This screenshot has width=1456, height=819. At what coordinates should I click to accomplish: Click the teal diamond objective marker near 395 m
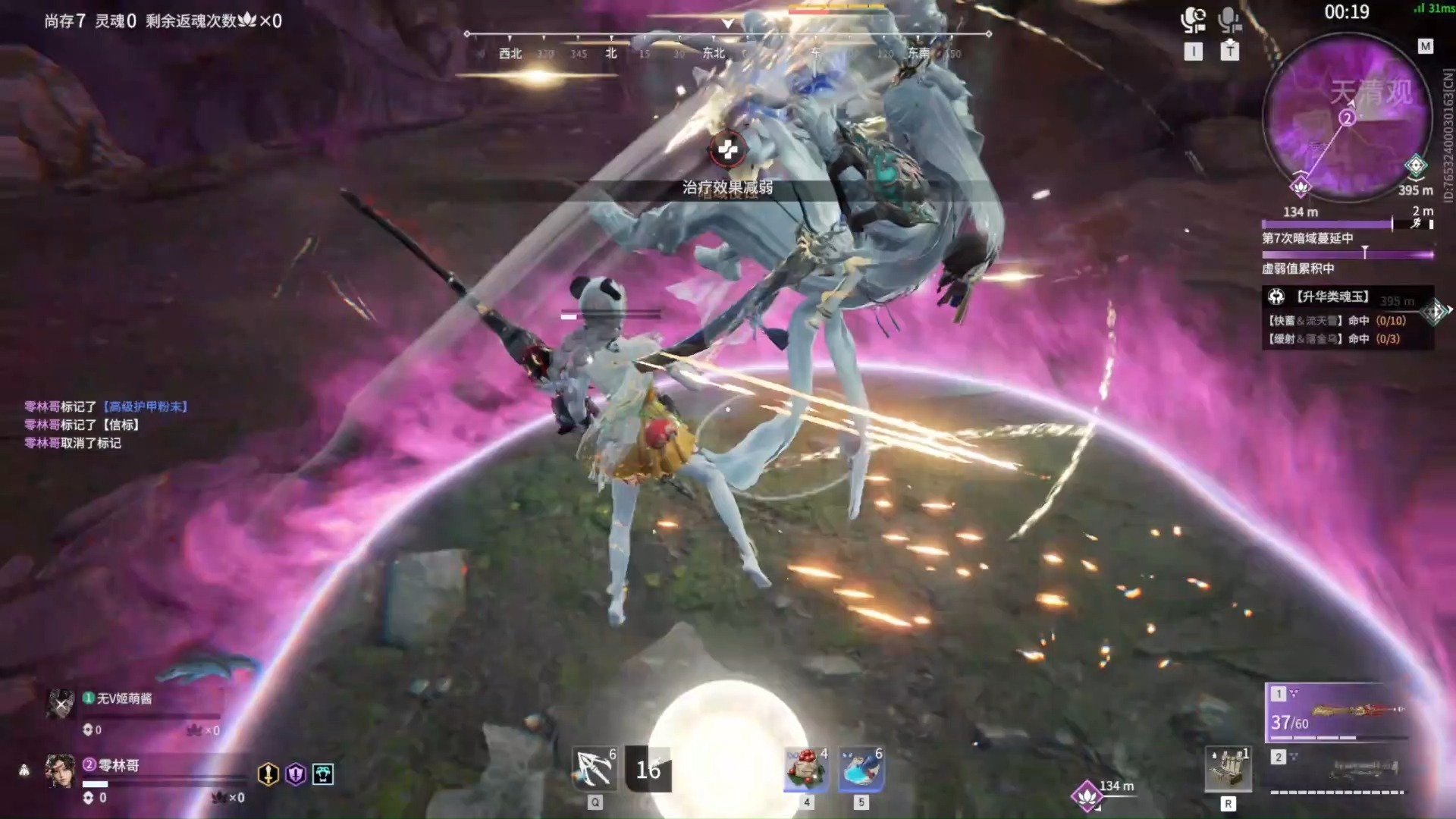1415,165
